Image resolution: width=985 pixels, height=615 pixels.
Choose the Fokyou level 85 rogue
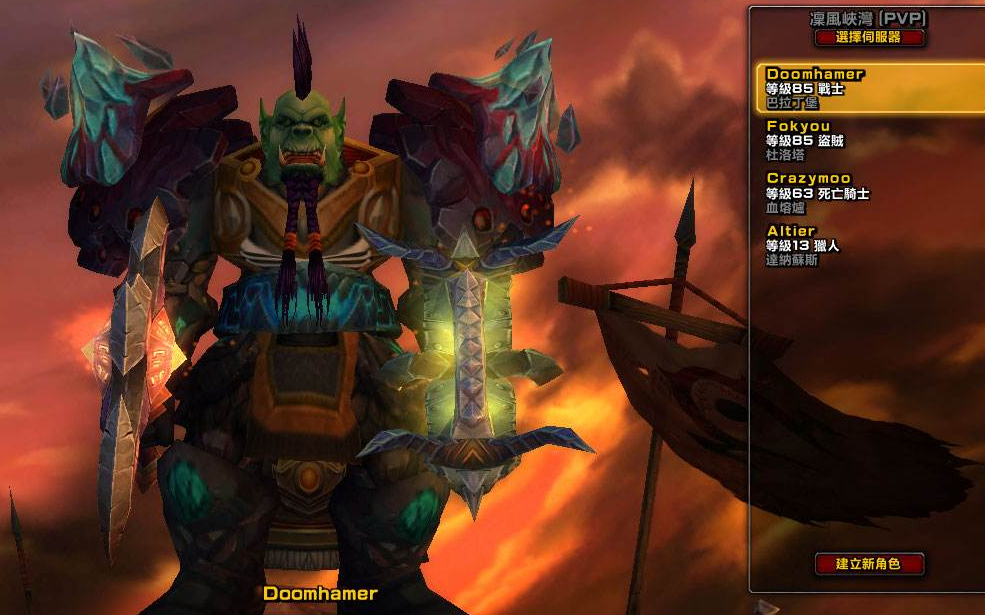pos(865,140)
